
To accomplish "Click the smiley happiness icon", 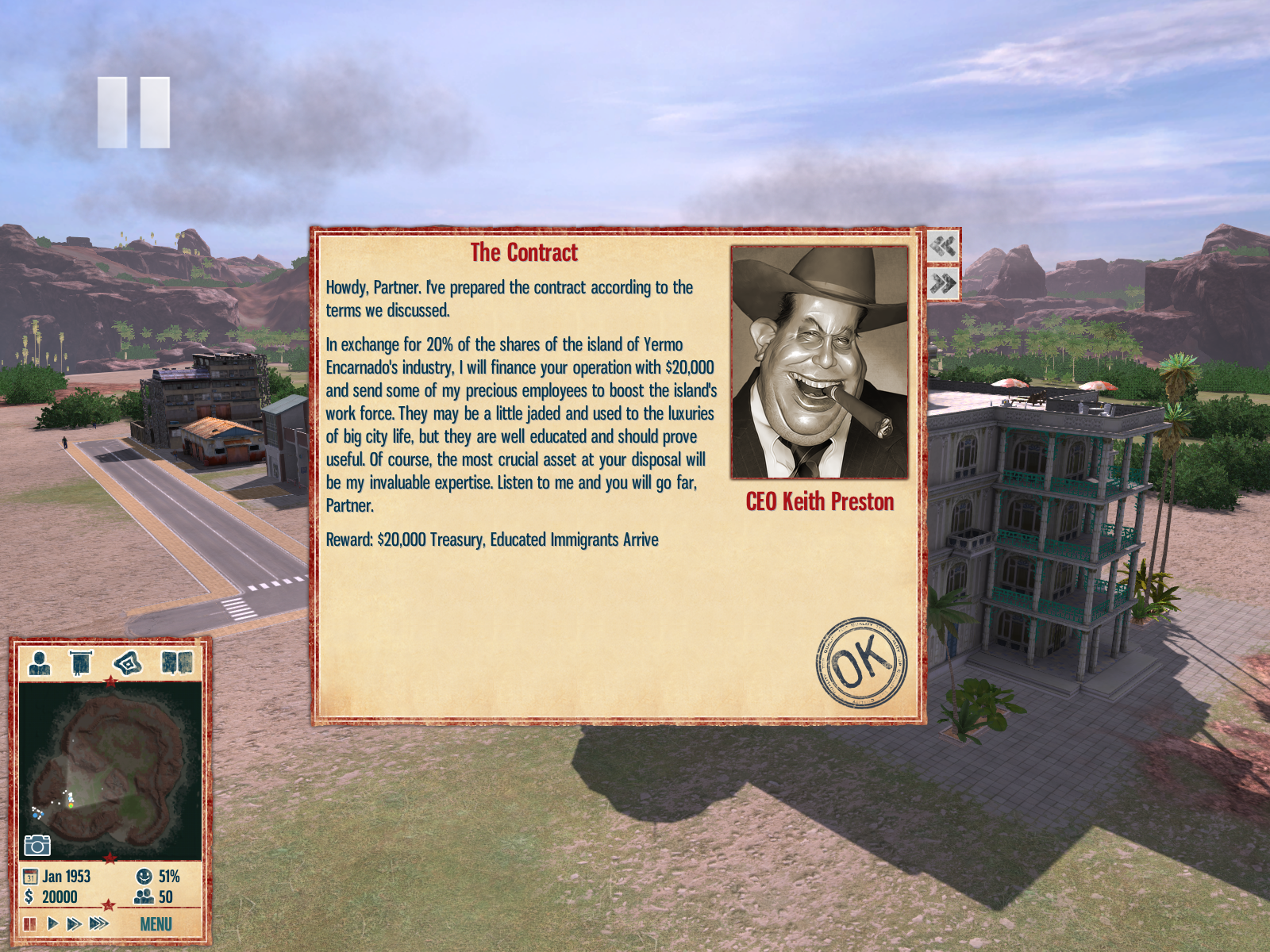I will [x=144, y=877].
